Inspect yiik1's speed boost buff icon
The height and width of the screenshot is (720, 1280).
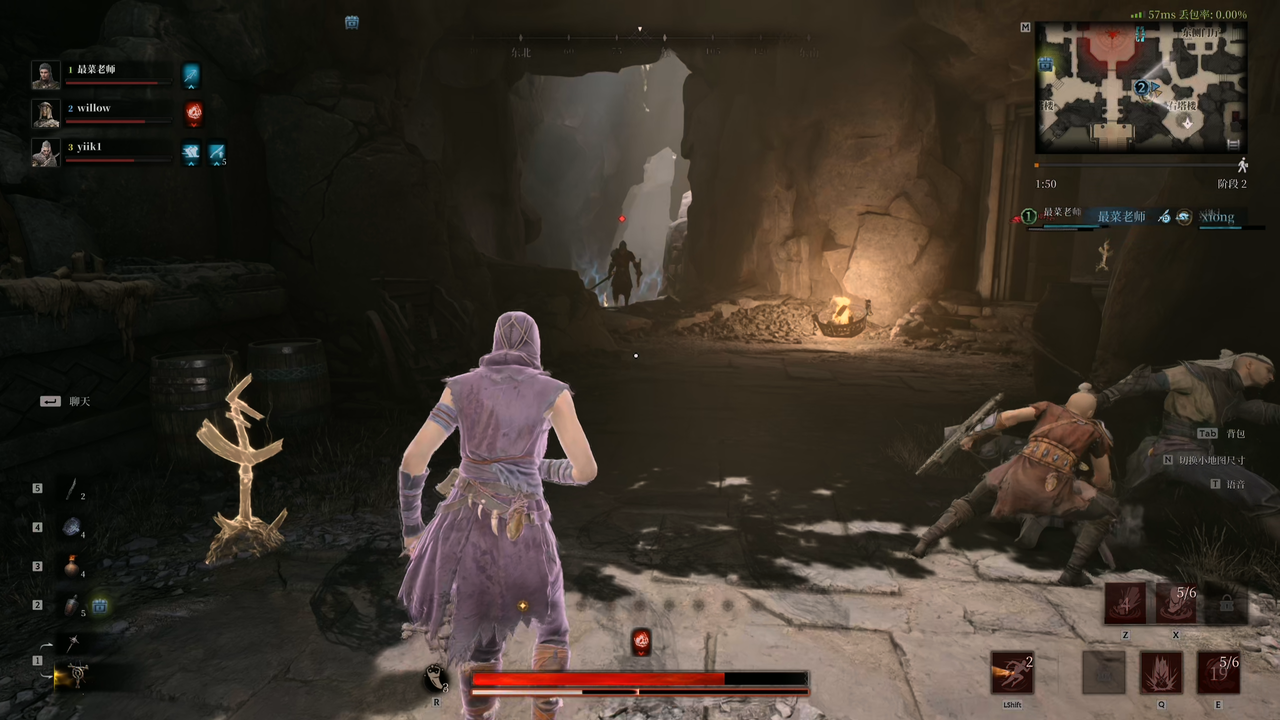[x=217, y=153]
